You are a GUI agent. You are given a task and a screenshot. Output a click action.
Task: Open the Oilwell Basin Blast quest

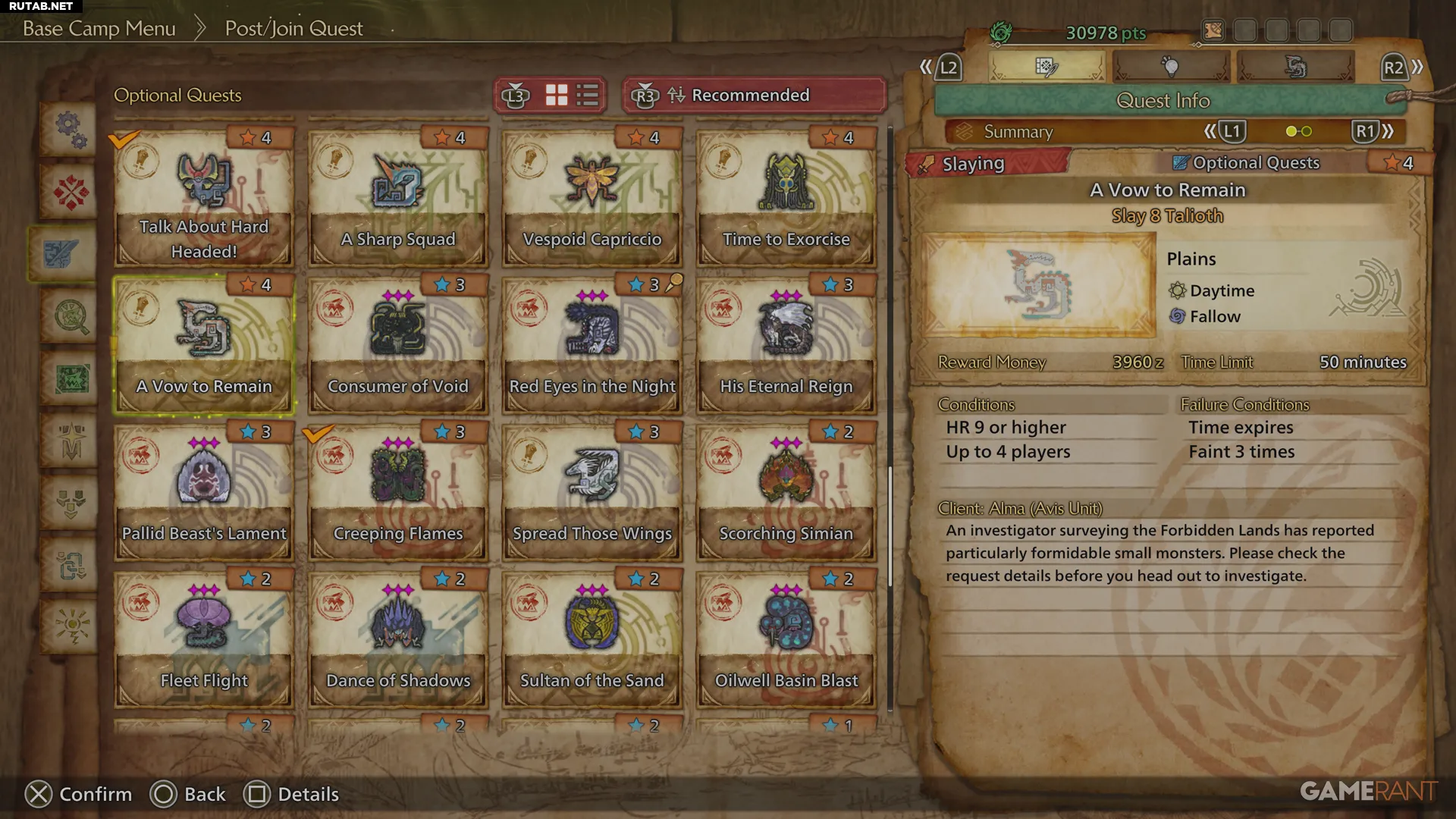pyautogui.click(x=786, y=640)
